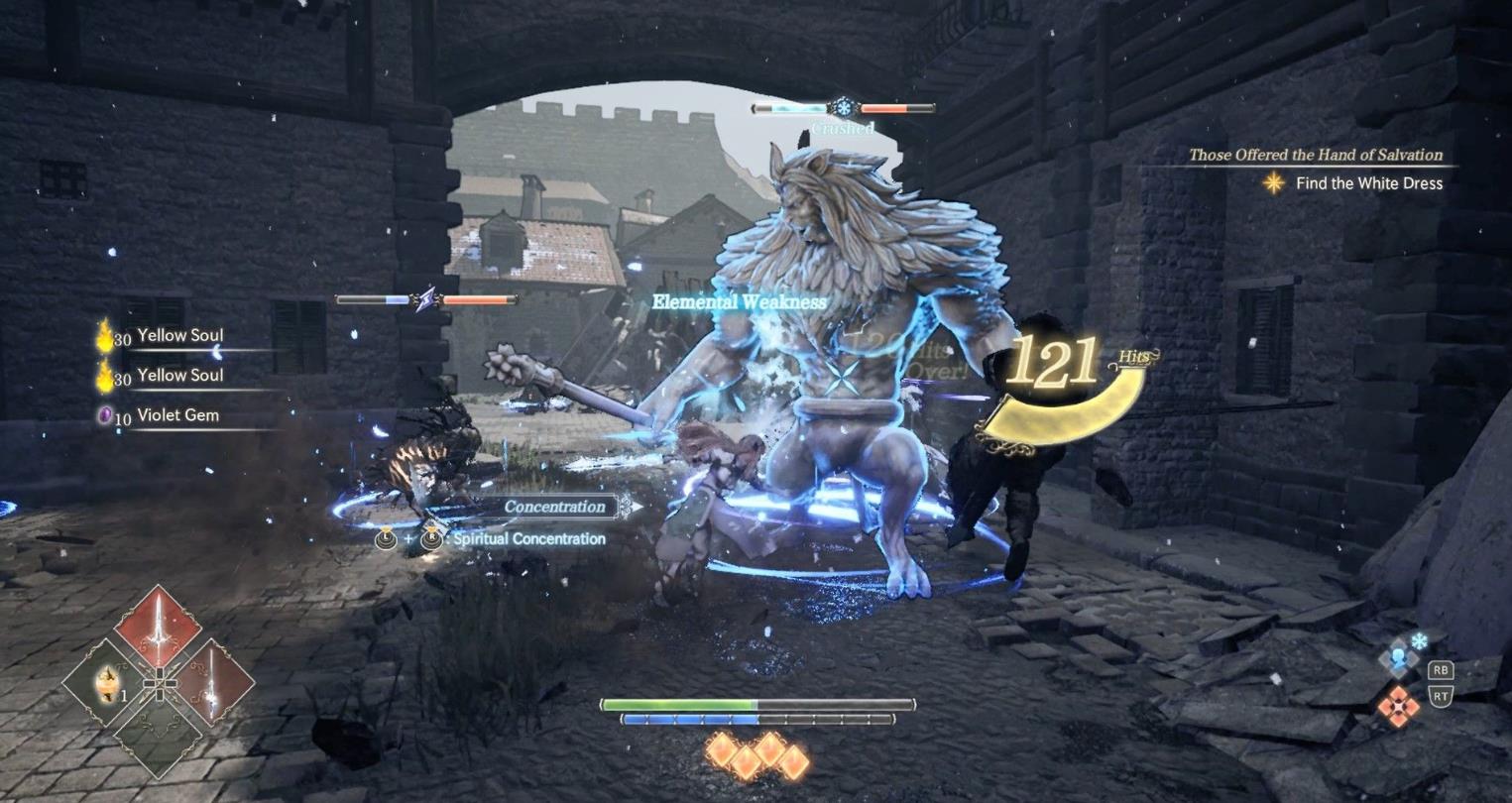The image size is (1512, 803).
Task: Click the snowflake elemental icon
Action: pyautogui.click(x=1419, y=639)
